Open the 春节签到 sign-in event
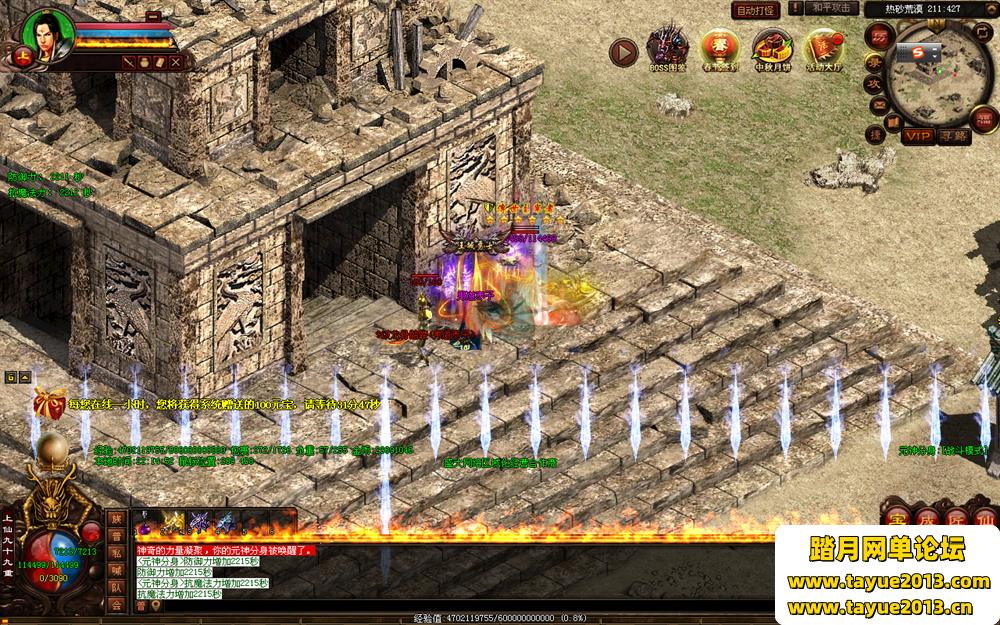The width and height of the screenshot is (1000, 625). click(x=720, y=49)
